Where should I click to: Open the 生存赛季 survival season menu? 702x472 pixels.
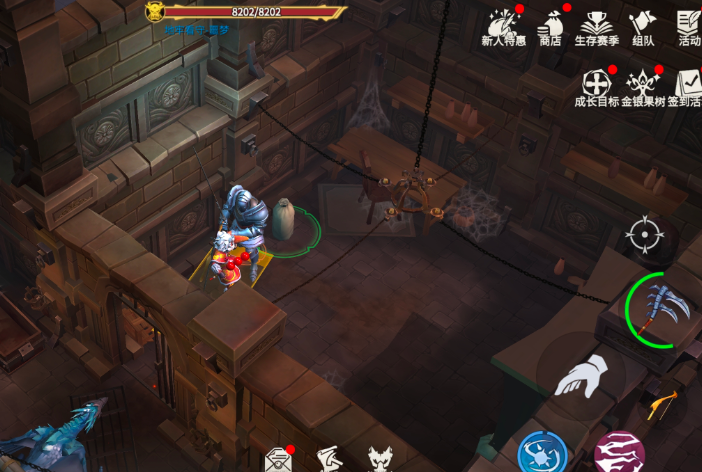tap(596, 27)
